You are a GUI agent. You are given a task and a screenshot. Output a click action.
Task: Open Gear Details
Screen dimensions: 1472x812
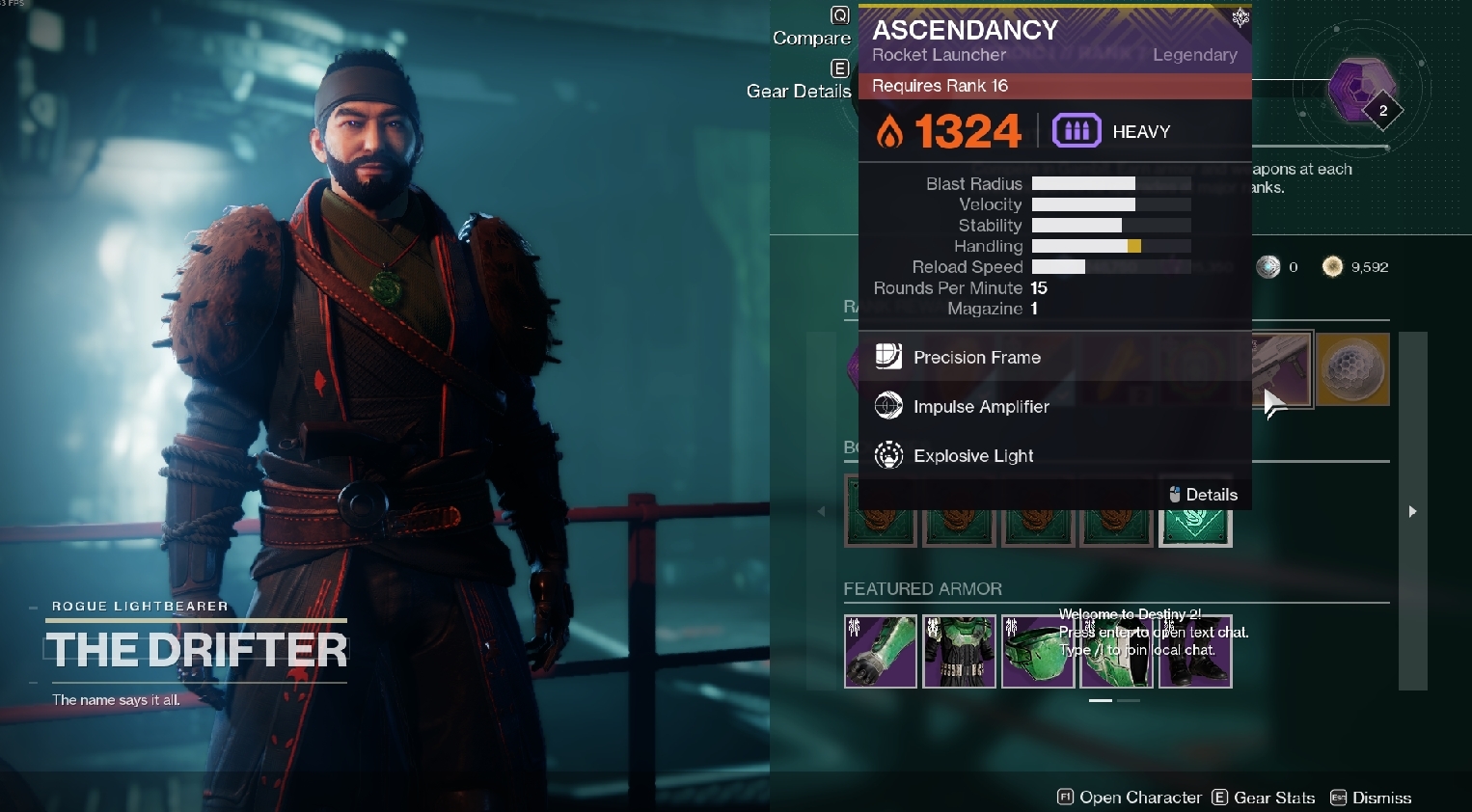coord(798,91)
